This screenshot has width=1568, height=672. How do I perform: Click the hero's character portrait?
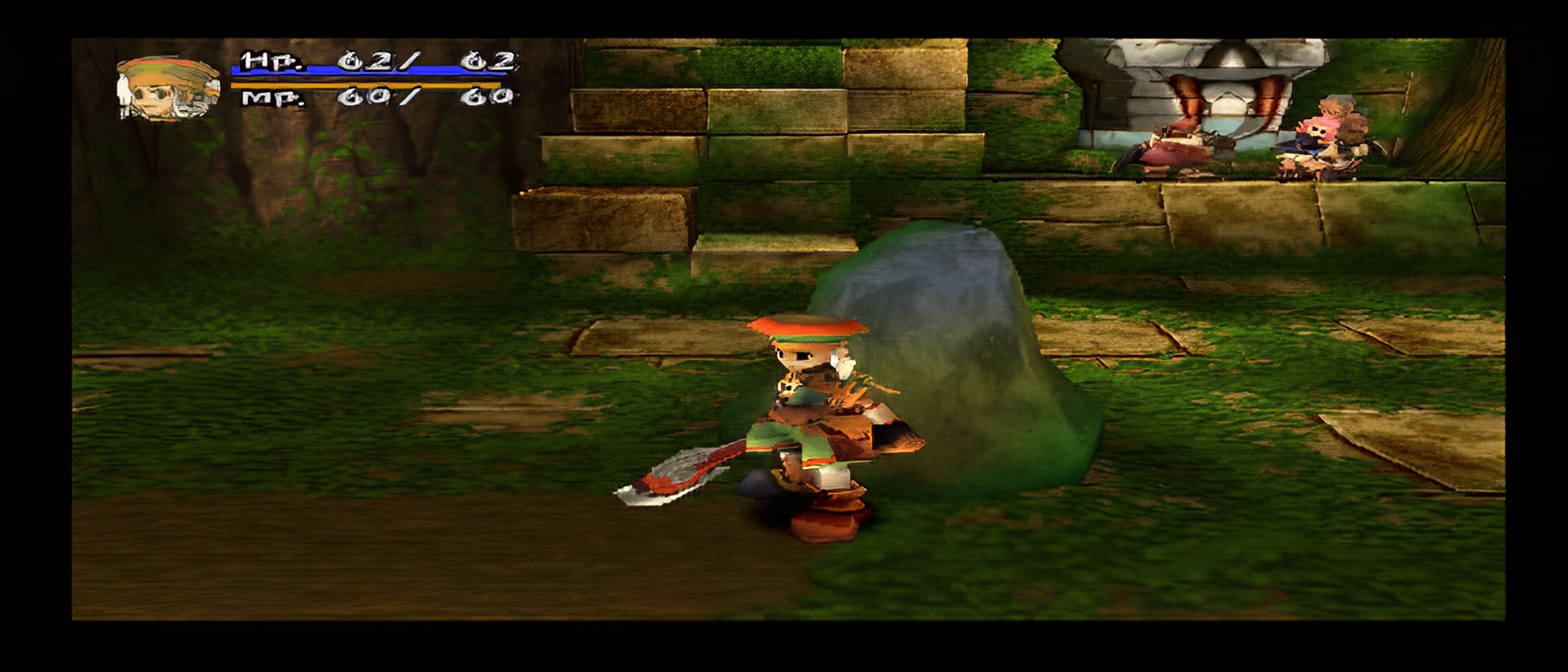pyautogui.click(x=168, y=88)
